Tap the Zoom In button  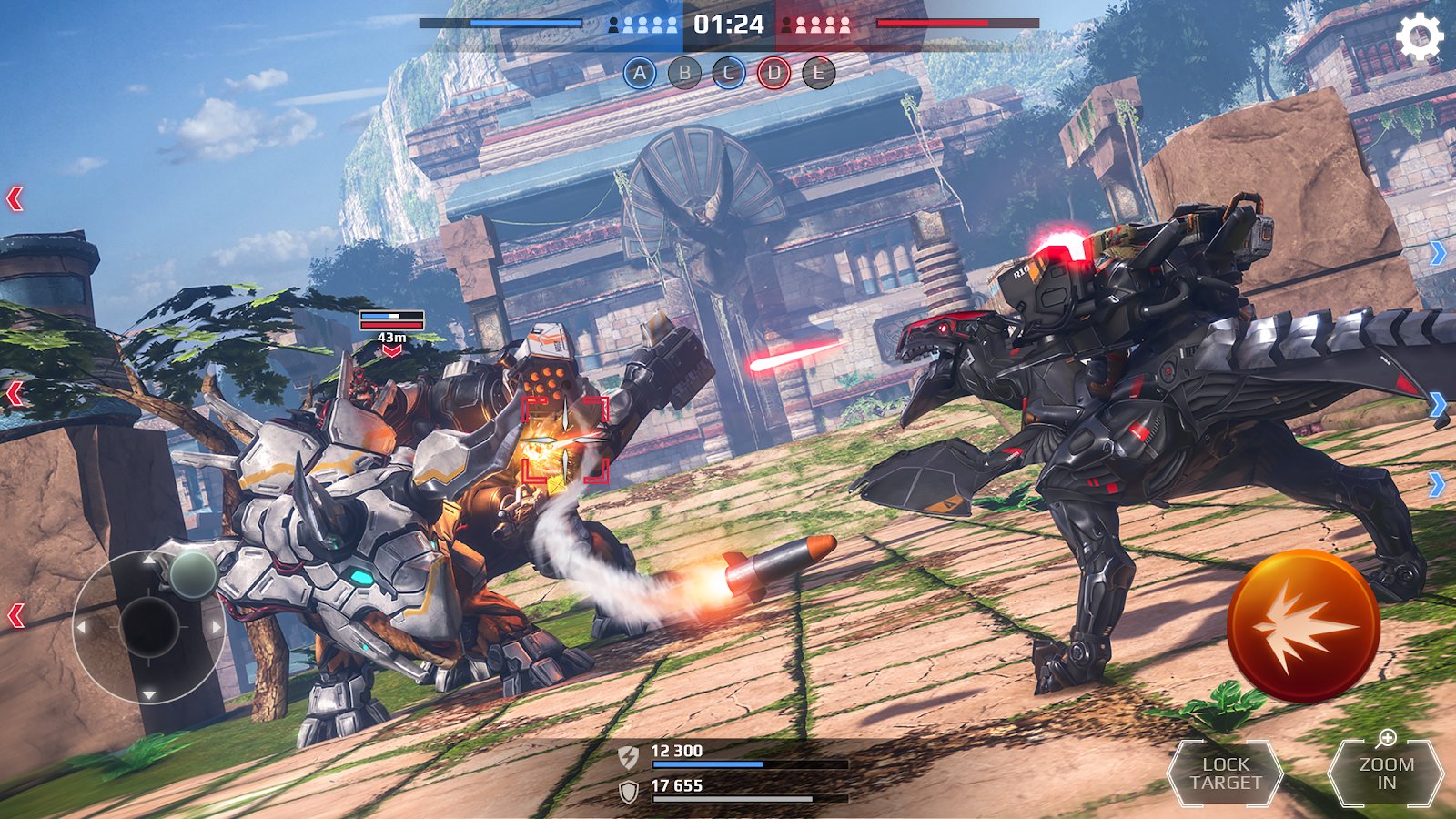1386,774
